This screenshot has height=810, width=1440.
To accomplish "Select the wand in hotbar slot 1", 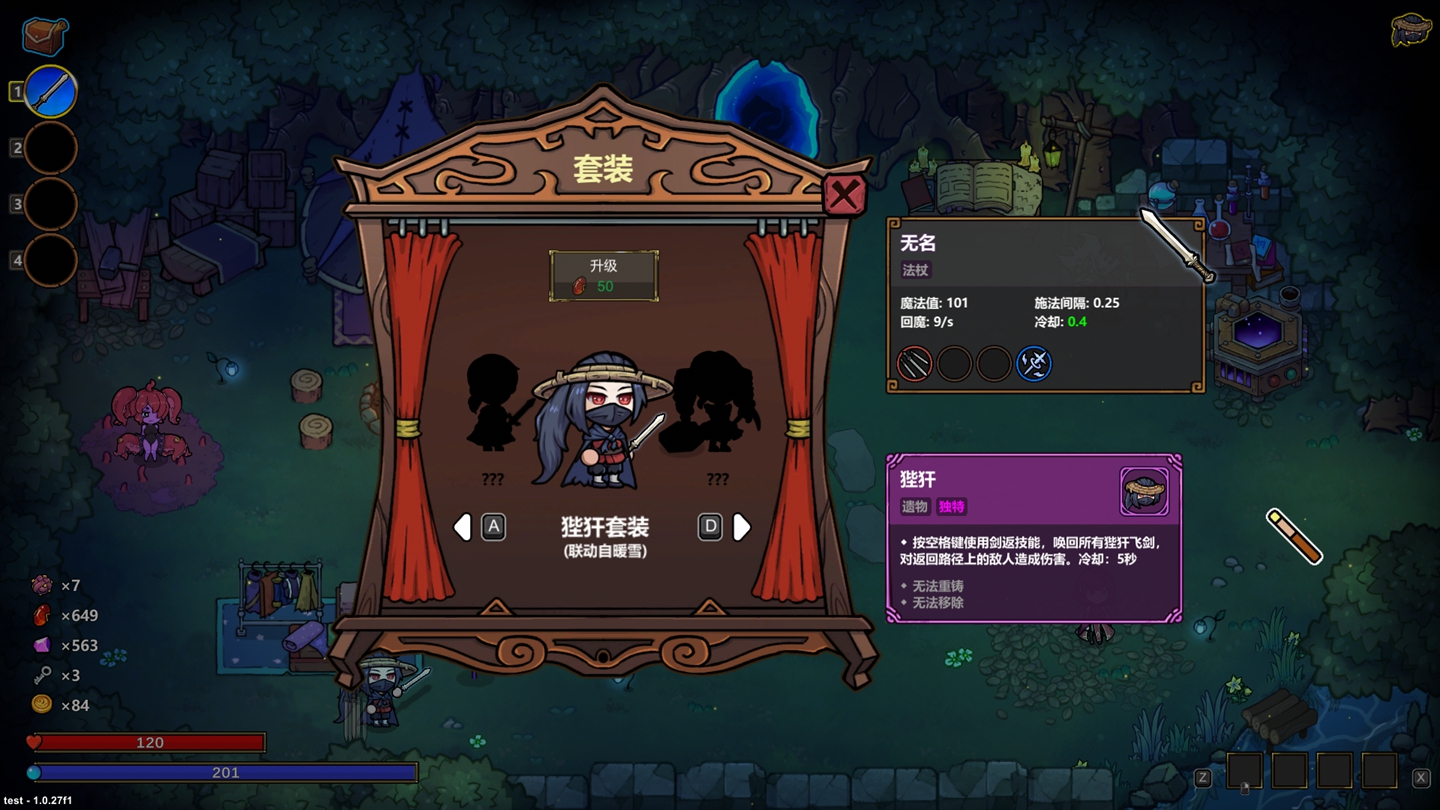I will [x=48, y=91].
